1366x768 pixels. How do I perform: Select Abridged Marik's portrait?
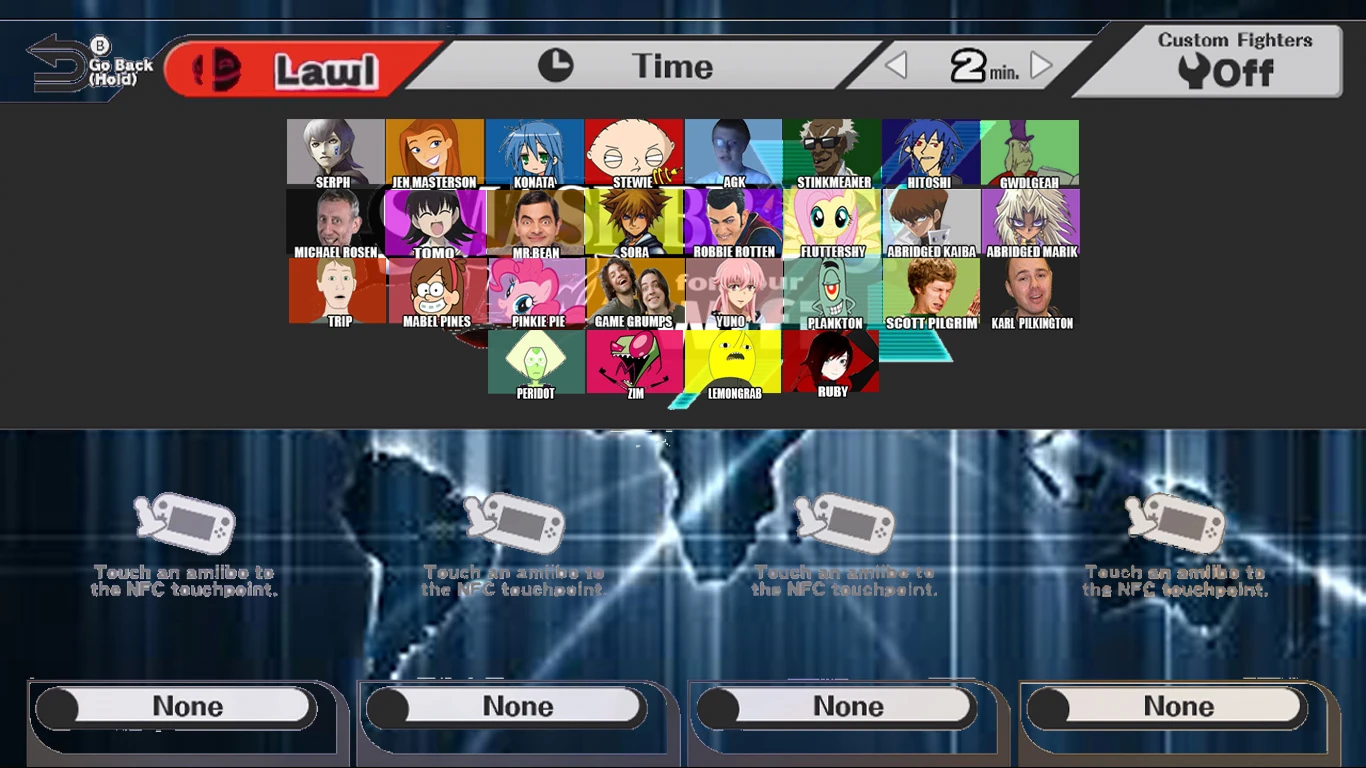coord(1030,221)
